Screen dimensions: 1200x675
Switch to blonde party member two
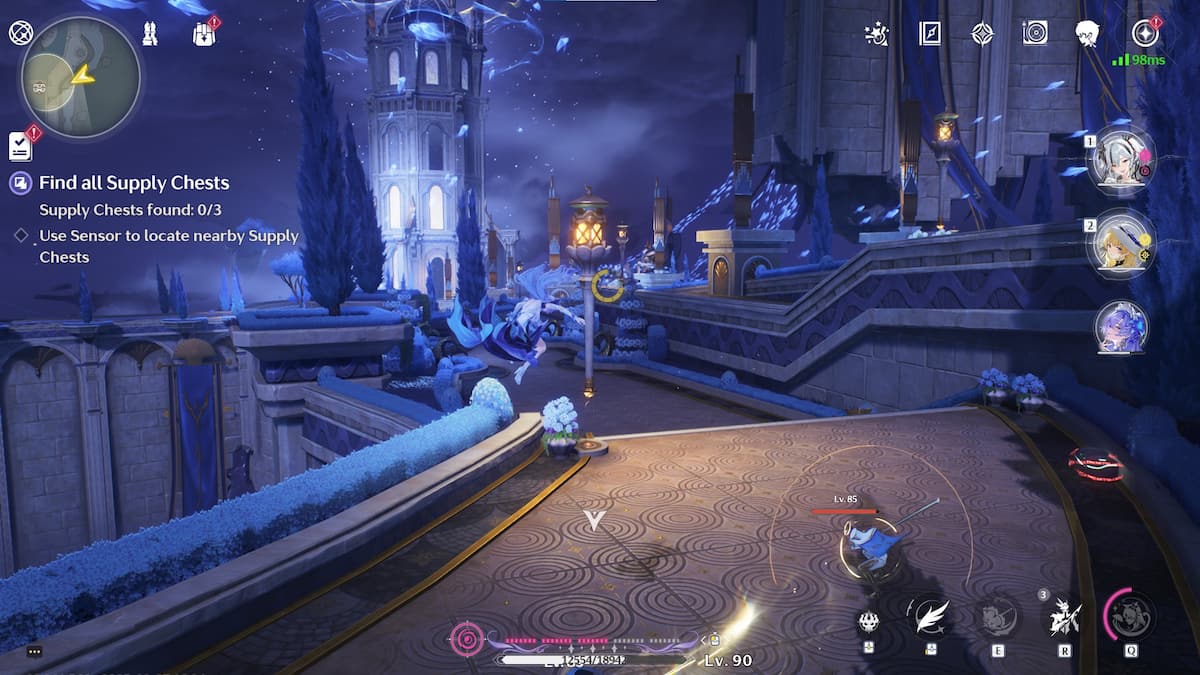click(1121, 243)
